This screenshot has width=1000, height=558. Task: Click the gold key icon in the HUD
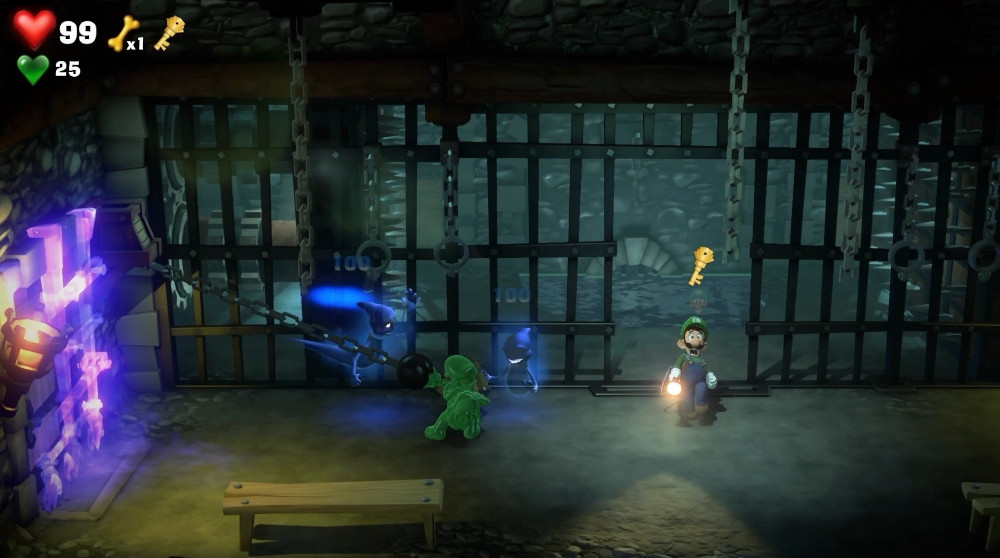coord(168,32)
